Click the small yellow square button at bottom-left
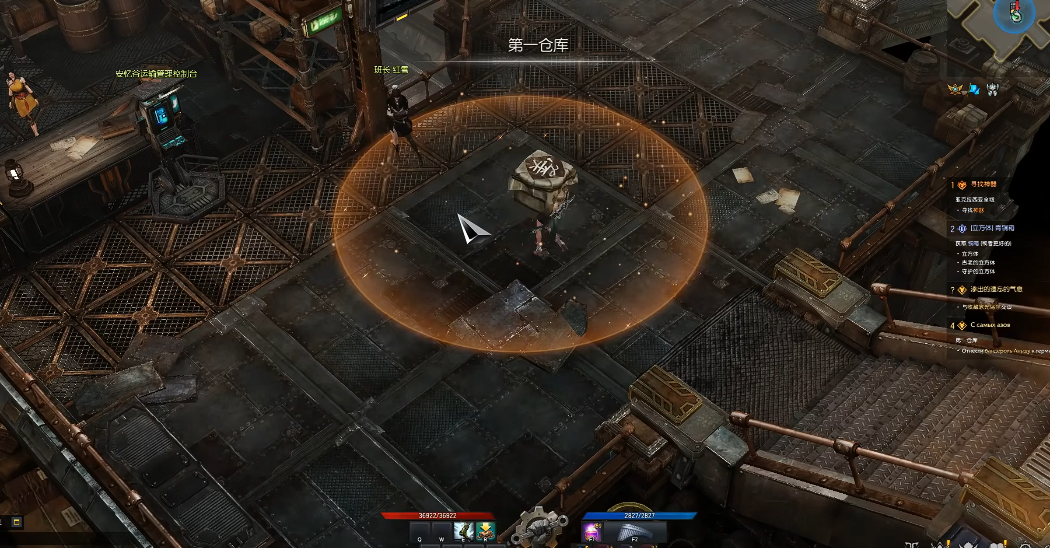 tap(16, 521)
